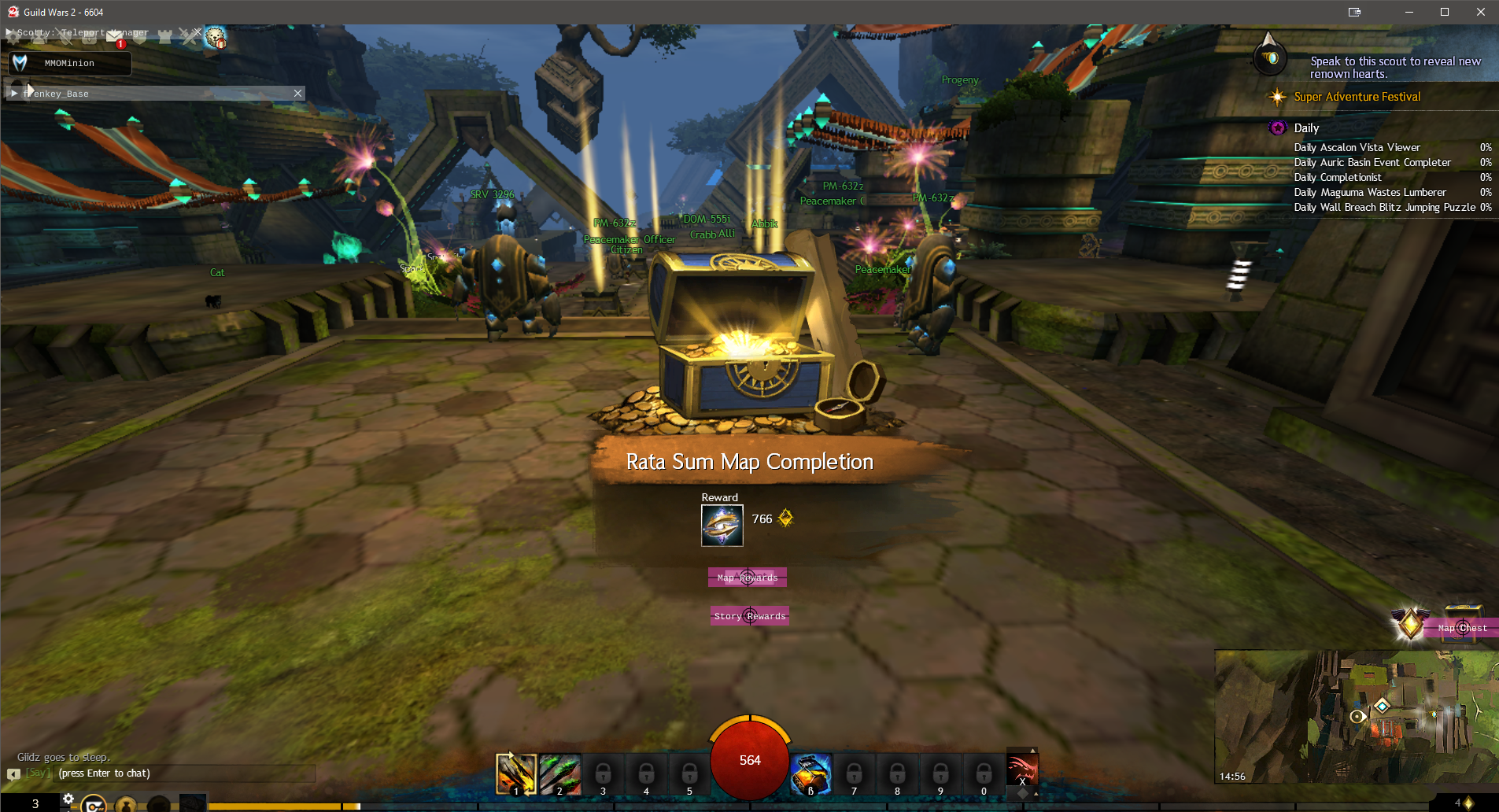Open the Super Adventure Festival tracker entry
The height and width of the screenshot is (812, 1499).
1357,97
